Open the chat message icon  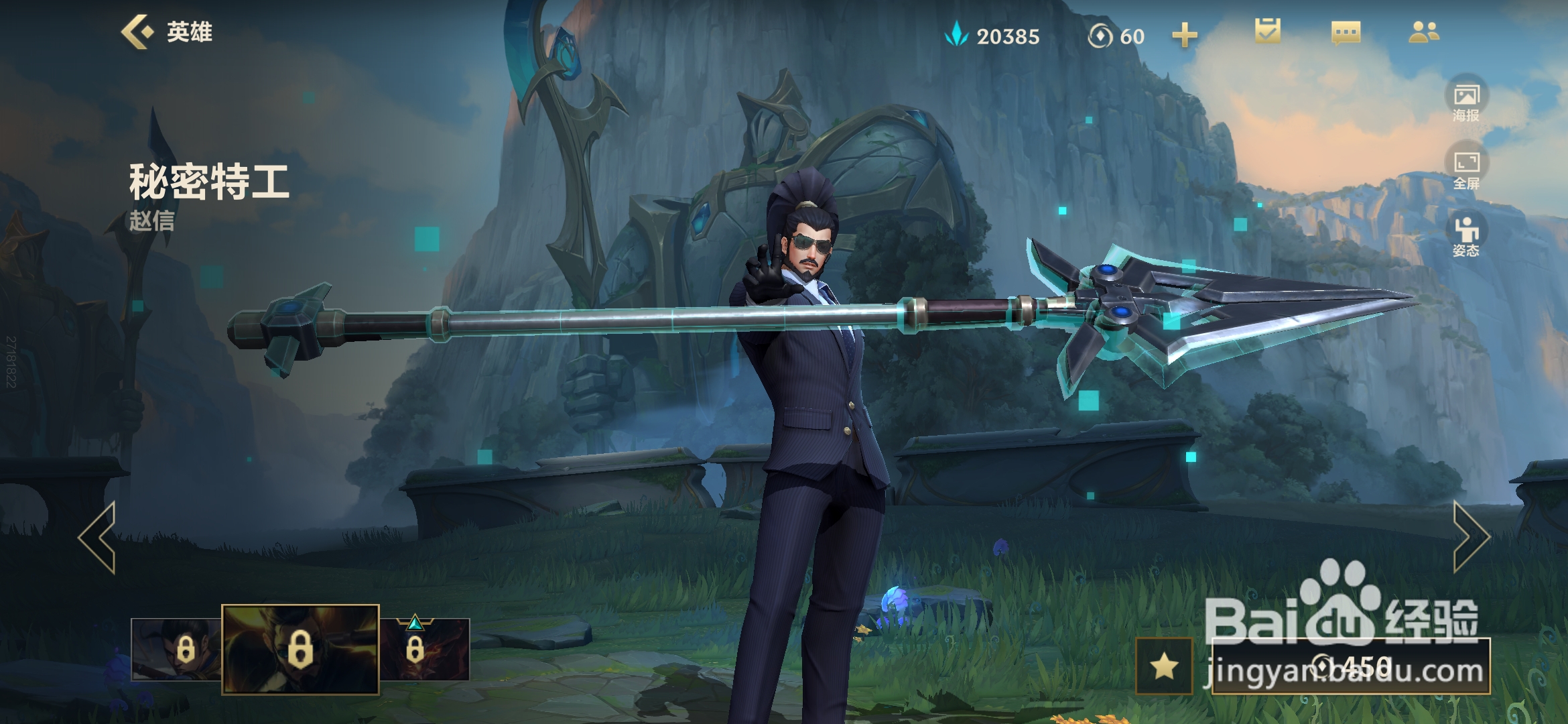[x=1346, y=32]
